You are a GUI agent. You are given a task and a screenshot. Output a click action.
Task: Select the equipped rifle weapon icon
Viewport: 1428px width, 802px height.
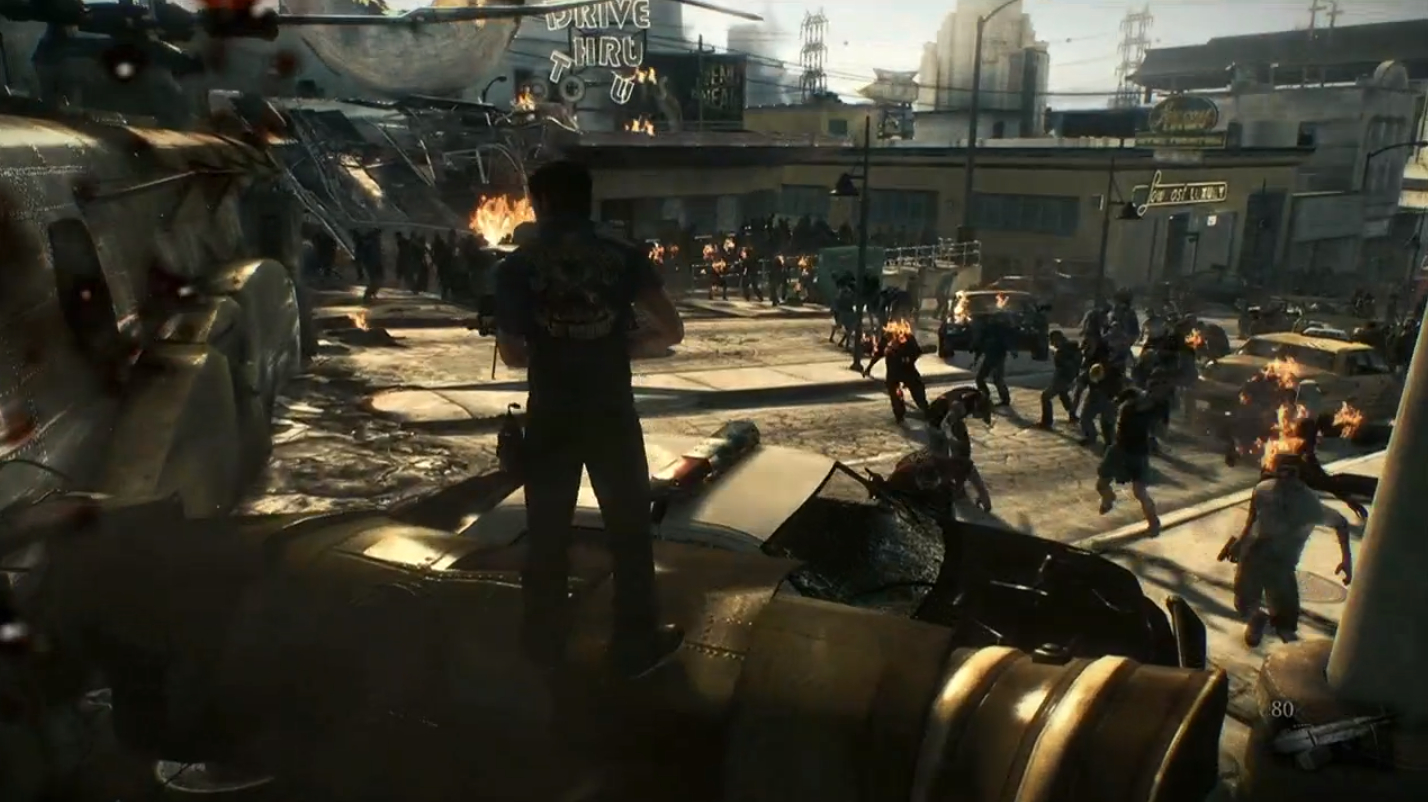(1329, 734)
